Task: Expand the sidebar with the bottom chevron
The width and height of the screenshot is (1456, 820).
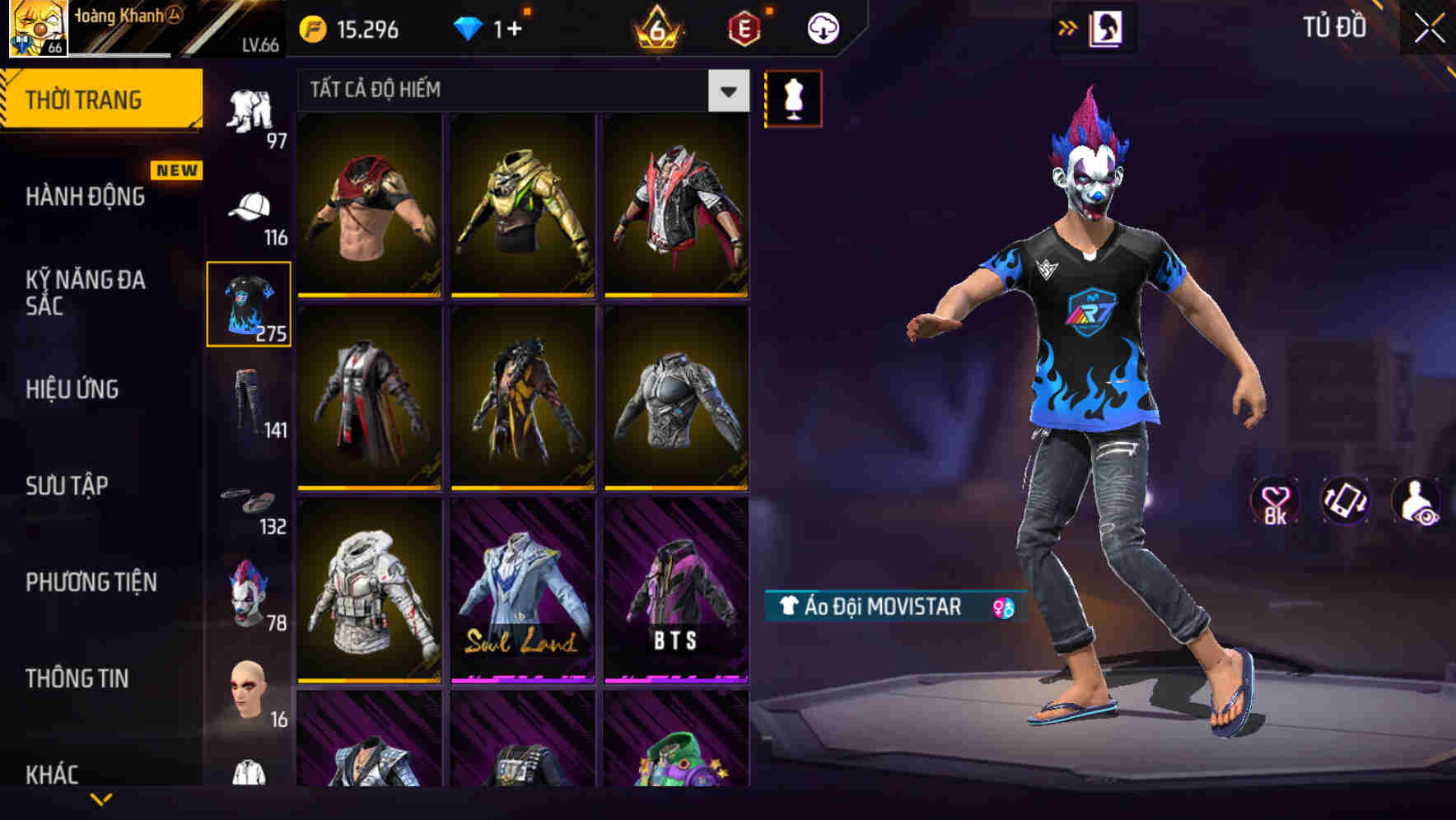Action: [101, 800]
